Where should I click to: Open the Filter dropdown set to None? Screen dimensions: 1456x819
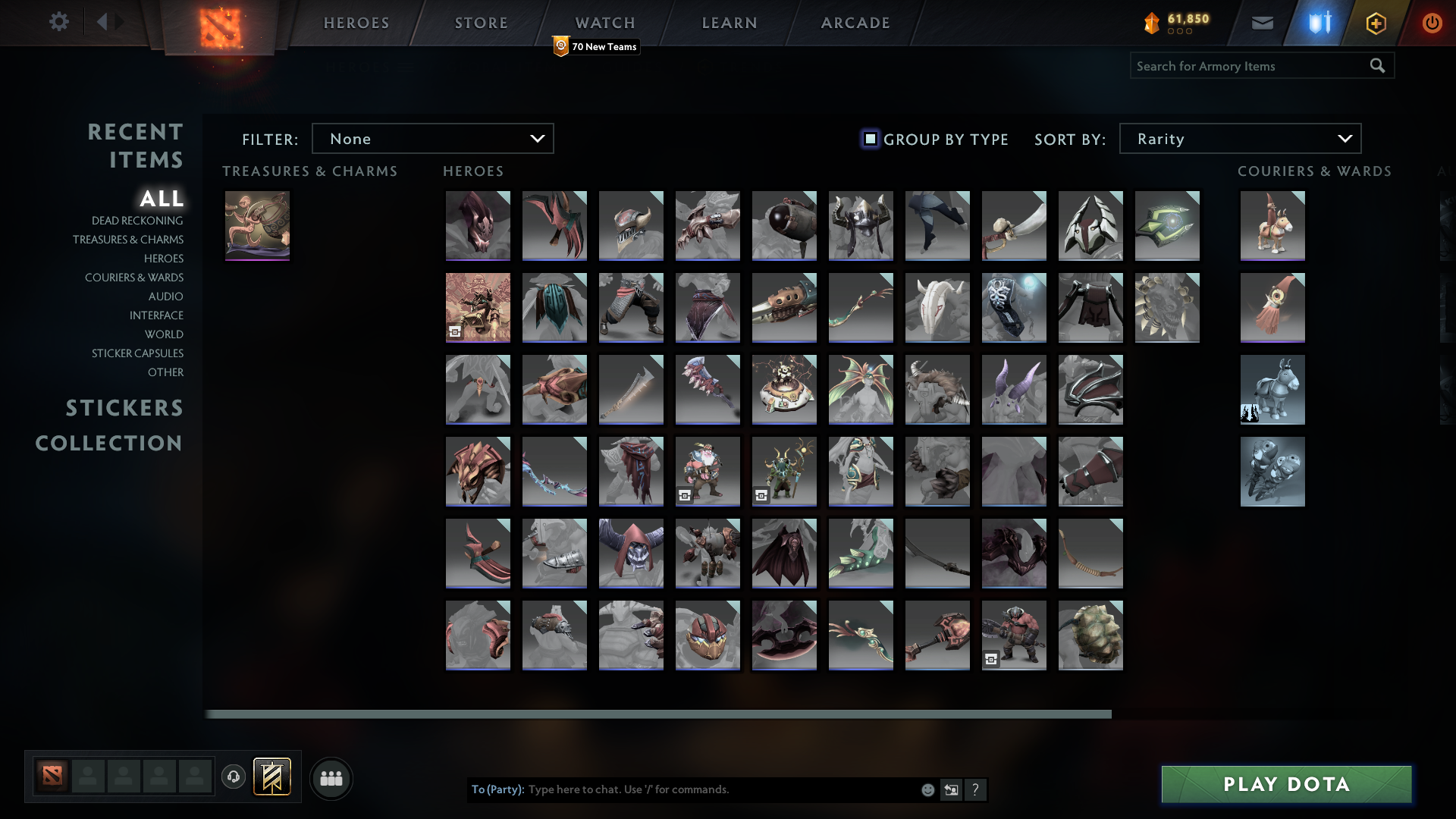click(x=432, y=138)
